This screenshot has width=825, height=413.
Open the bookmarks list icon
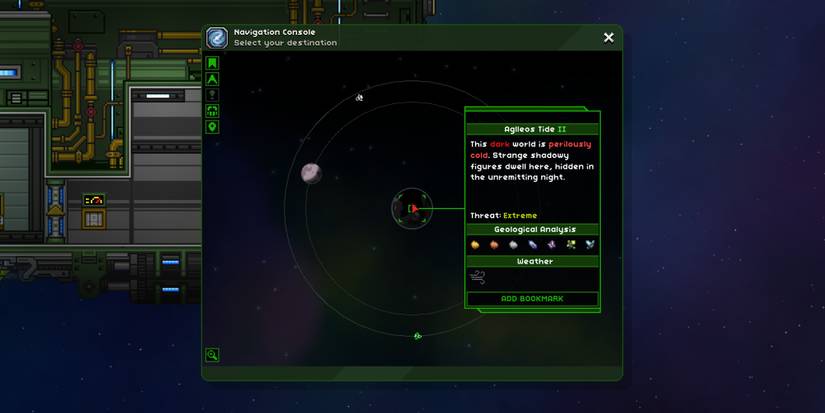[x=212, y=63]
